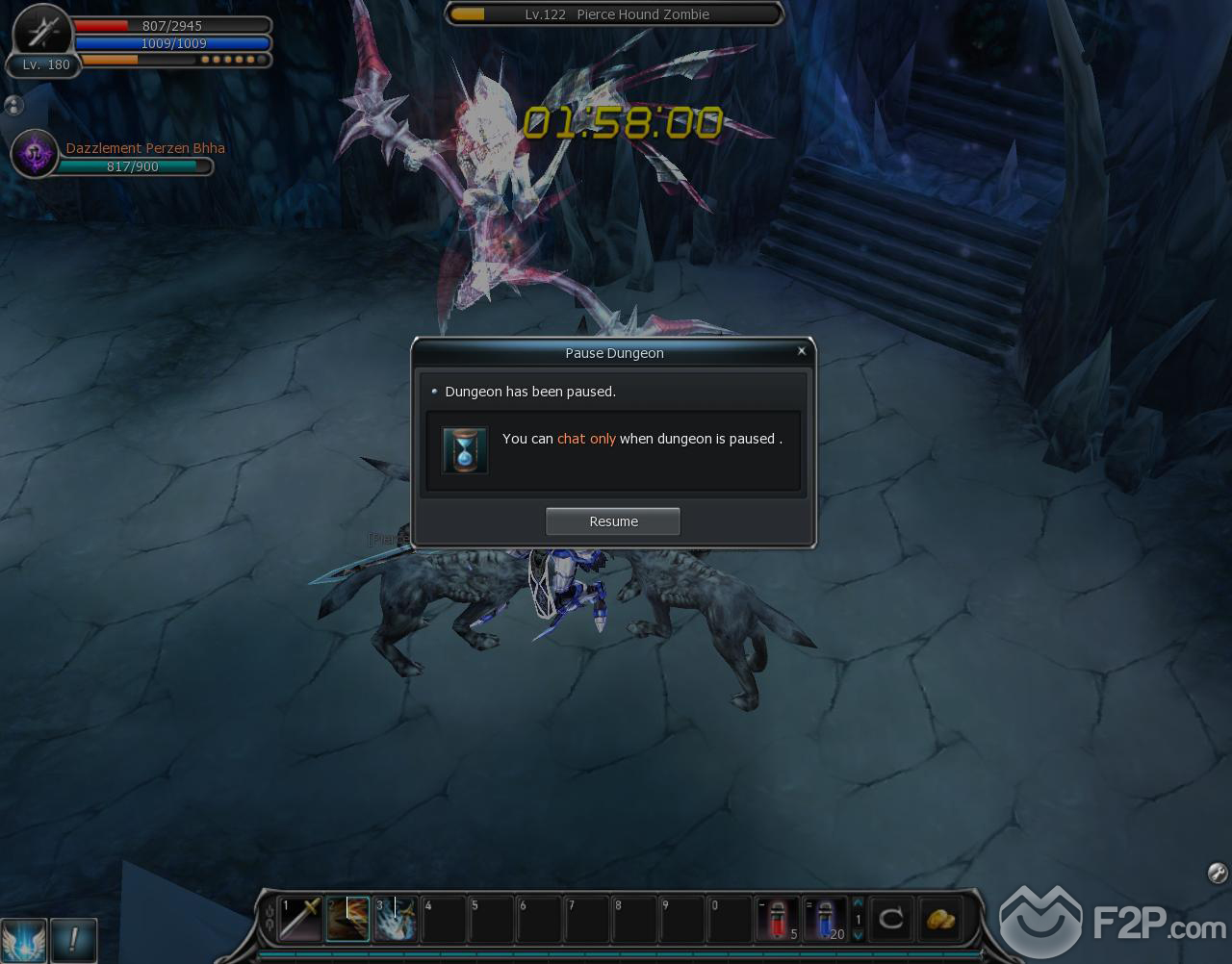Resume the paused dungeon
The image size is (1232, 964).
[x=613, y=521]
